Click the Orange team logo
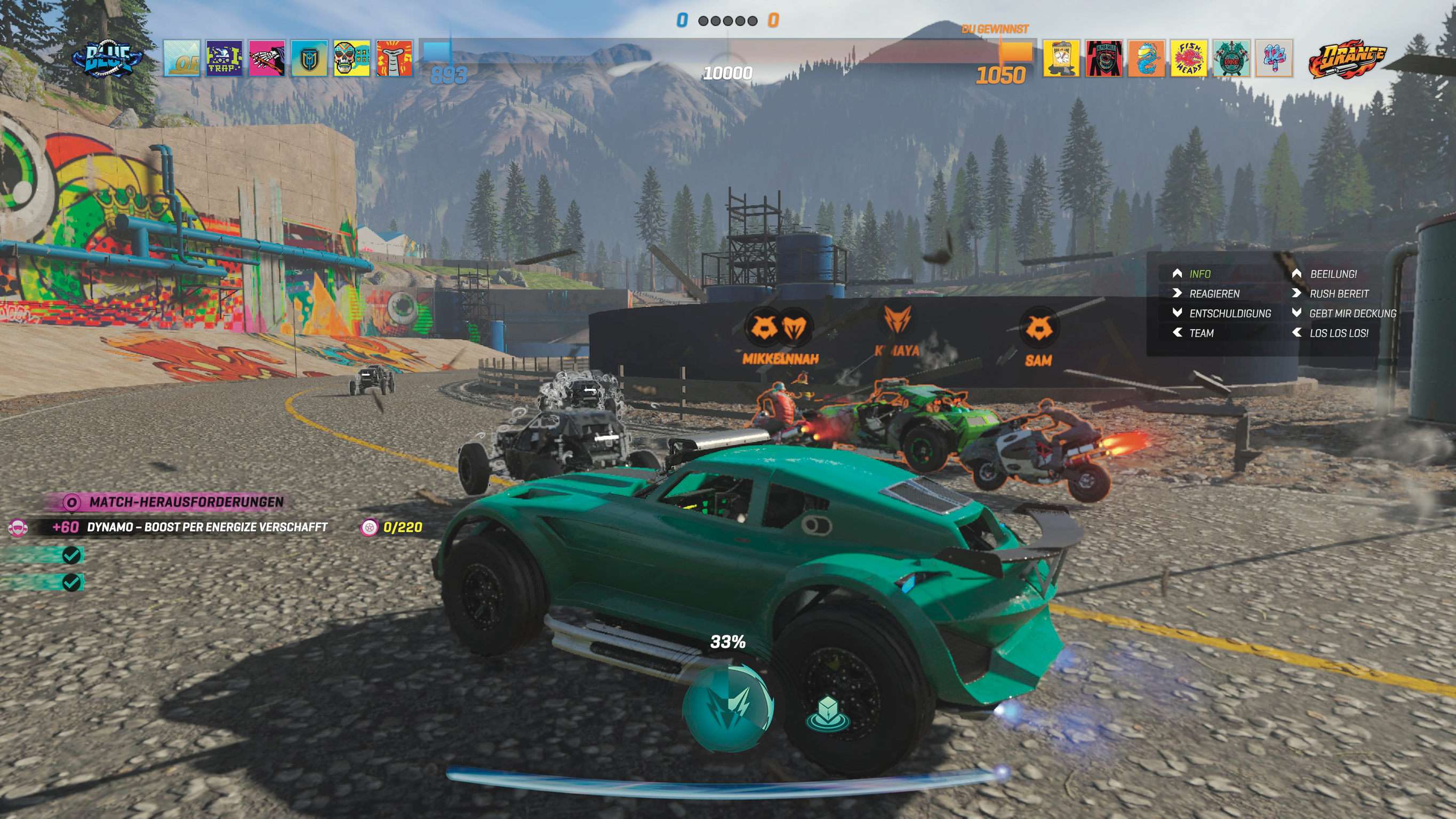1456x819 pixels. tap(1347, 58)
